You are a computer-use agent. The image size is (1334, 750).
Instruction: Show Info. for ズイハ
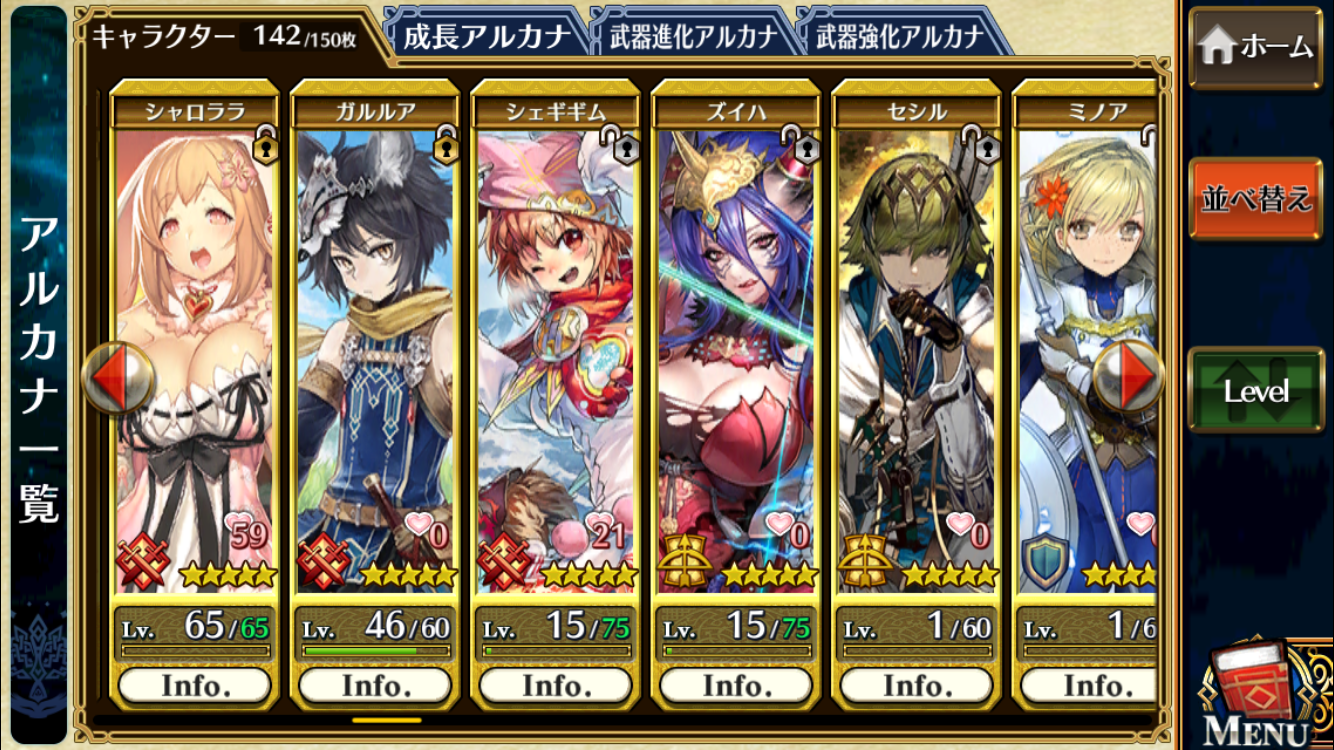point(736,686)
